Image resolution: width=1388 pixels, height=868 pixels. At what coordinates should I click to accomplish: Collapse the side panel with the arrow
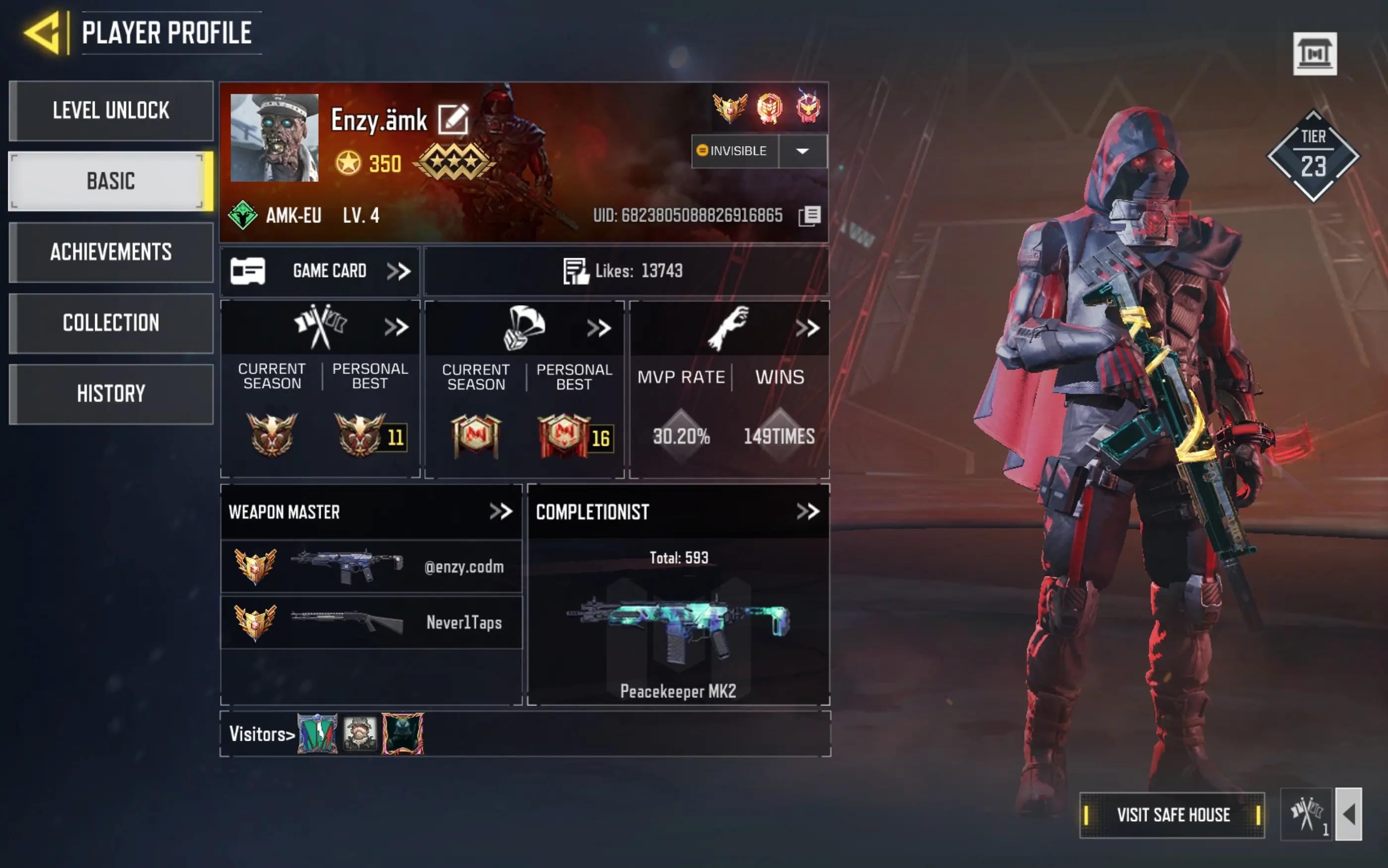pyautogui.click(x=1349, y=814)
